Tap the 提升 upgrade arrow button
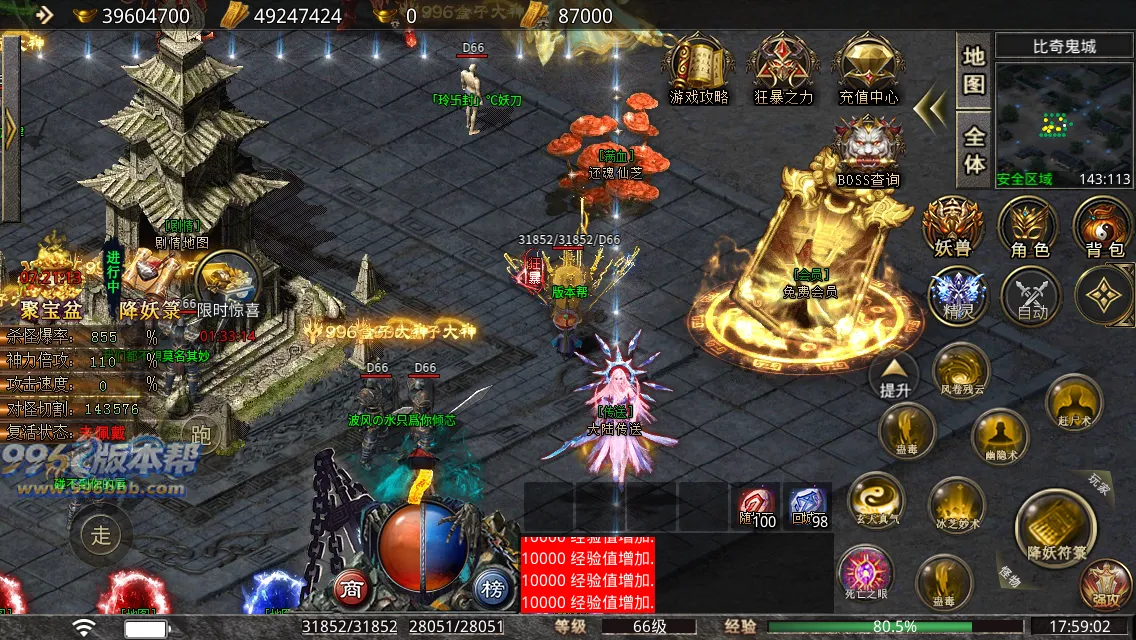 coord(895,376)
